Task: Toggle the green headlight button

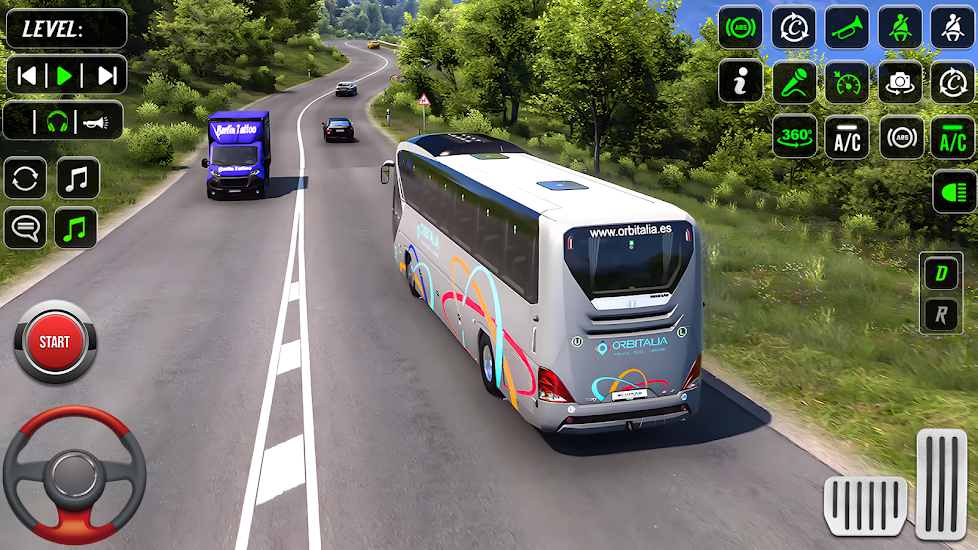Action: [x=953, y=191]
